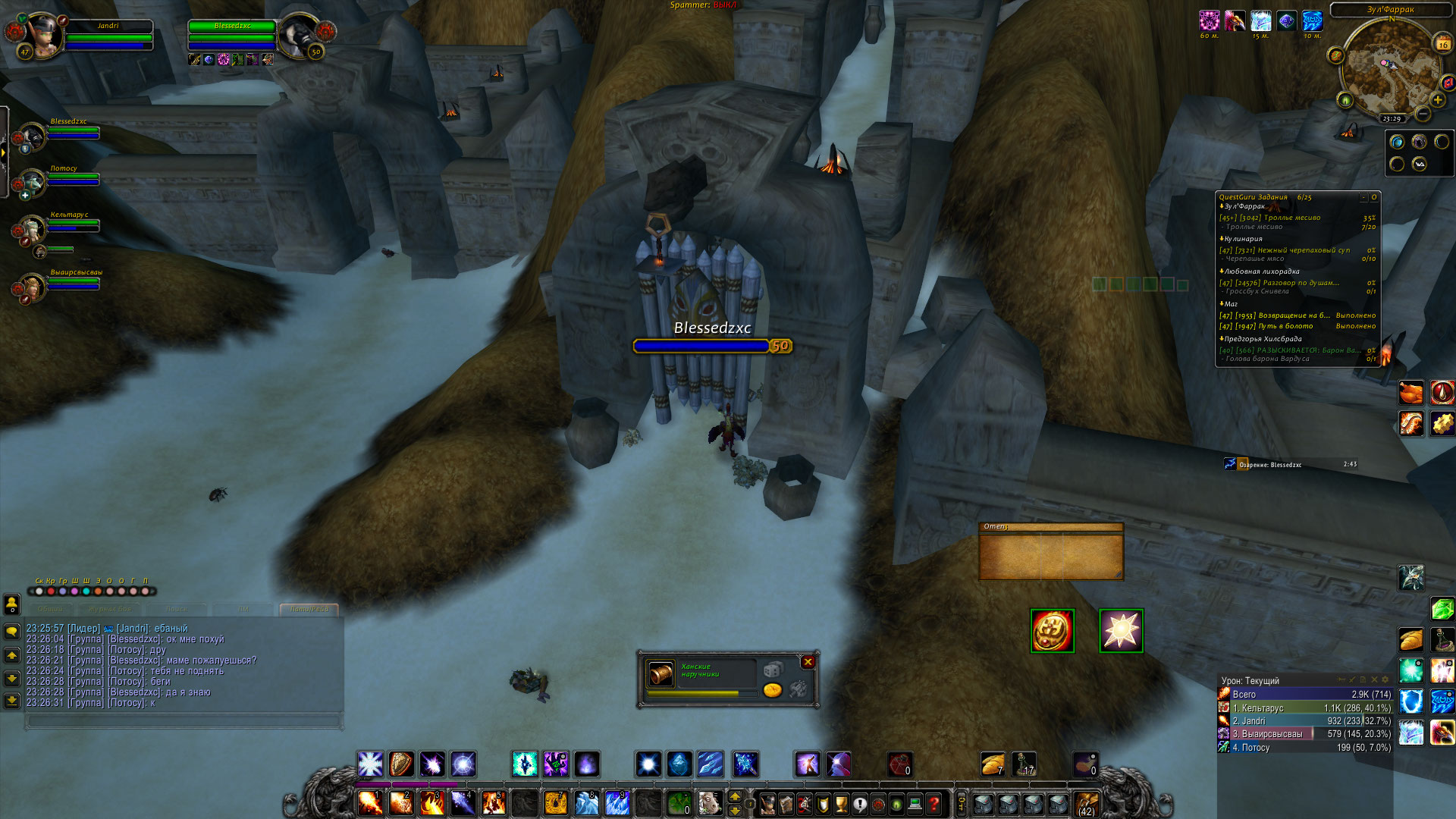Switch to the party/raid chat tab
The width and height of the screenshot is (1456, 819).
coord(309,609)
